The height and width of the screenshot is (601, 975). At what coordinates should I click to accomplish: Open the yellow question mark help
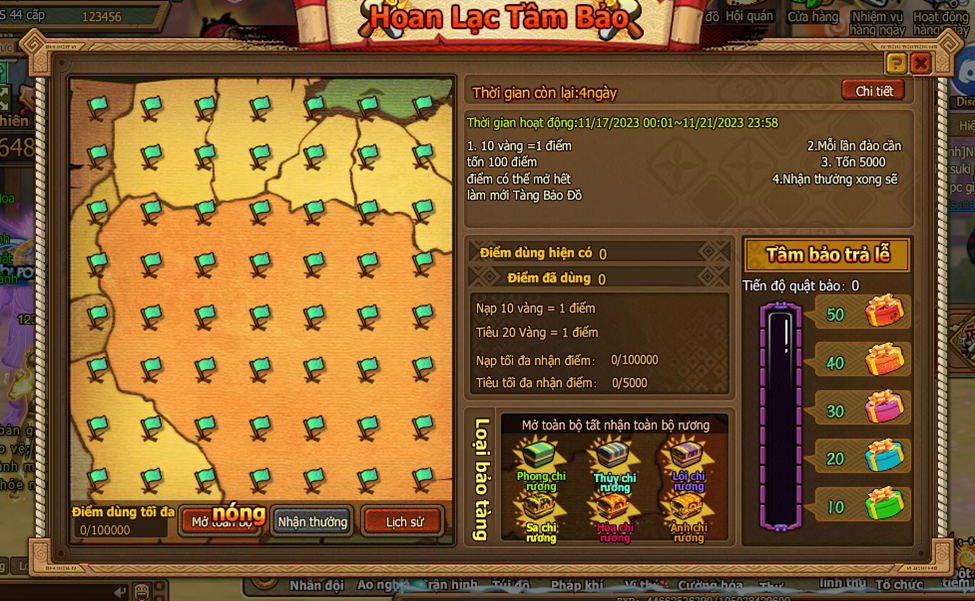[x=896, y=63]
